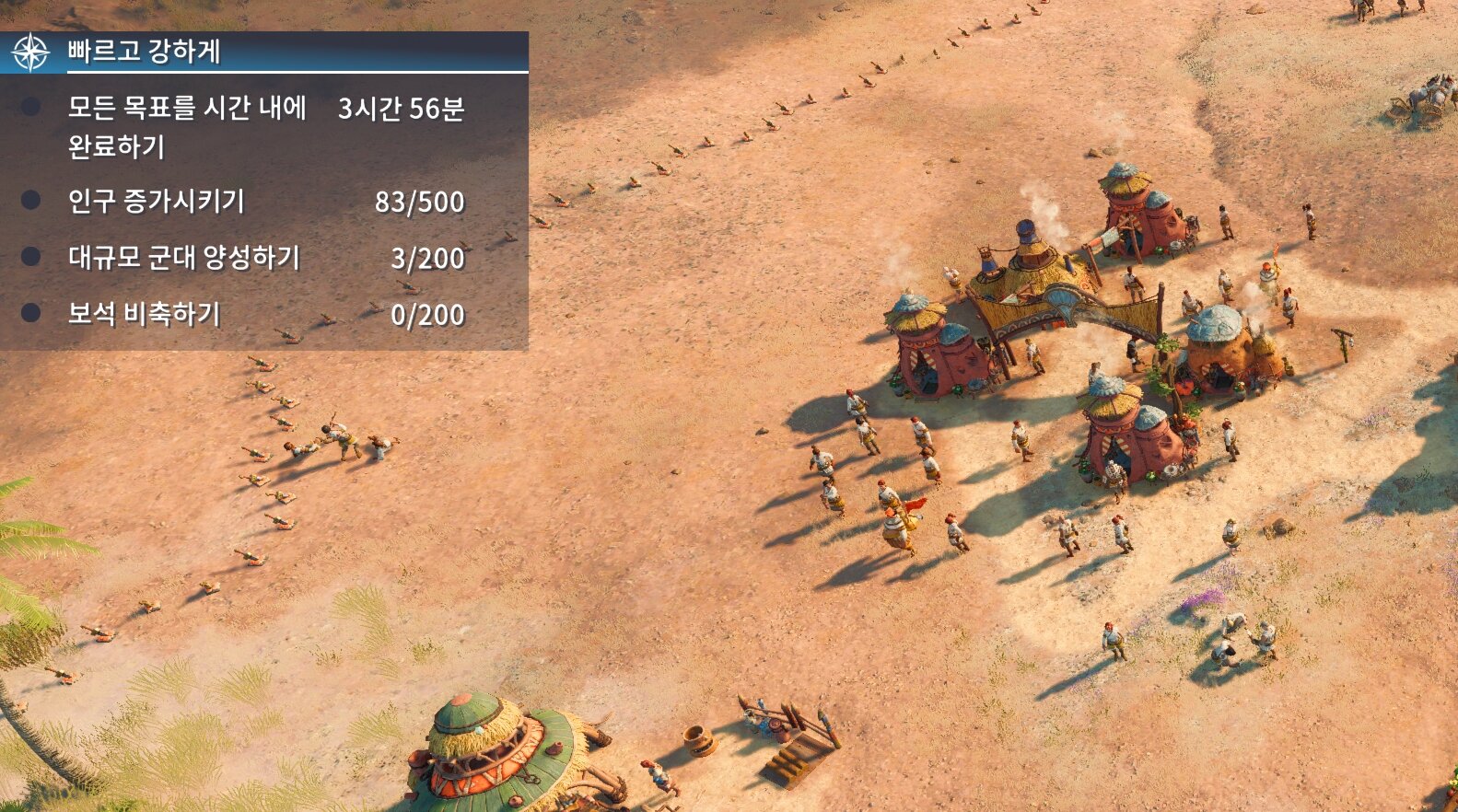This screenshot has height=812, width=1458.
Task: Click the '보석 비축하기' objective row
Action: pos(145,314)
